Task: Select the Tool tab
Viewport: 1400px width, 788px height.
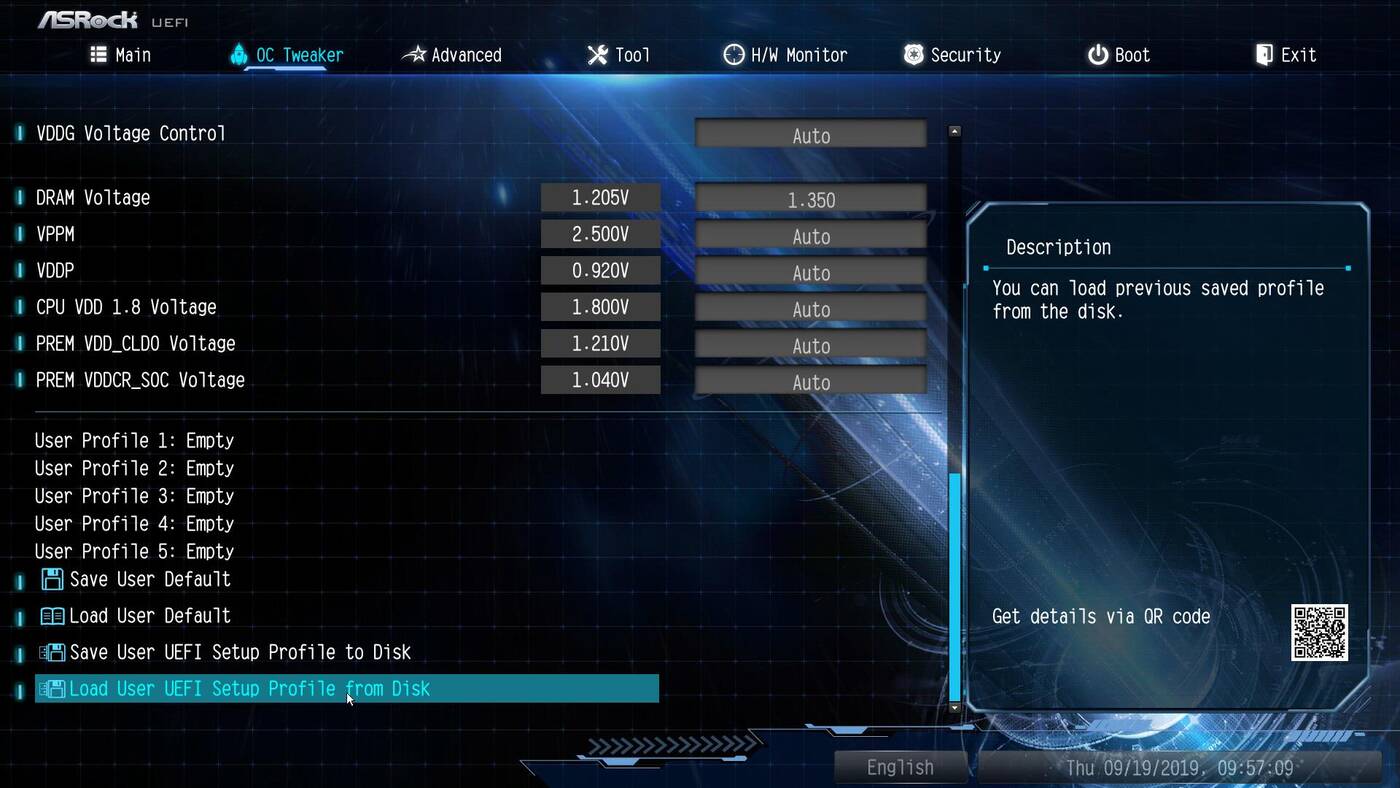Action: 619,55
